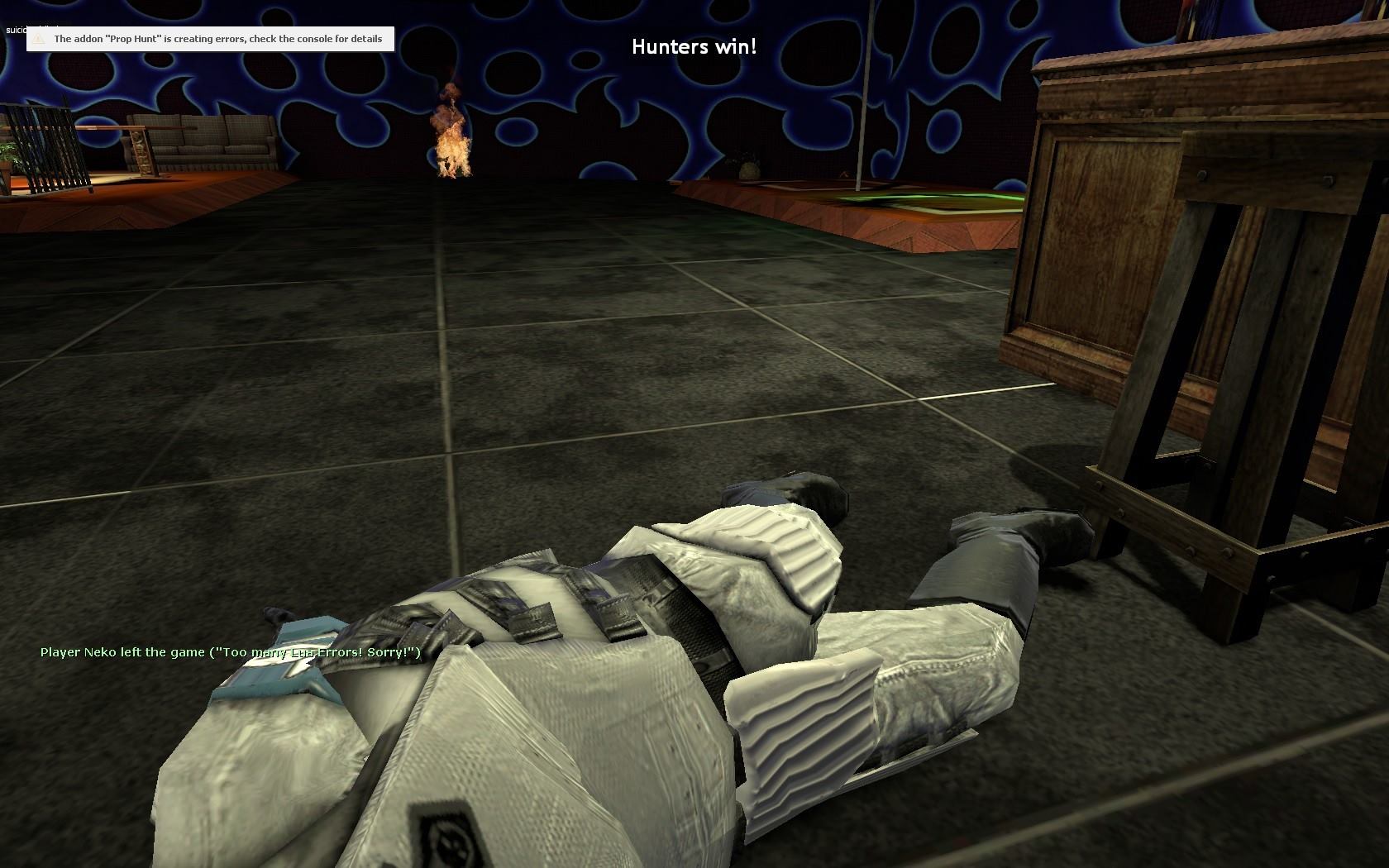Click the chat message about Player Neko leaving

click(x=230, y=653)
